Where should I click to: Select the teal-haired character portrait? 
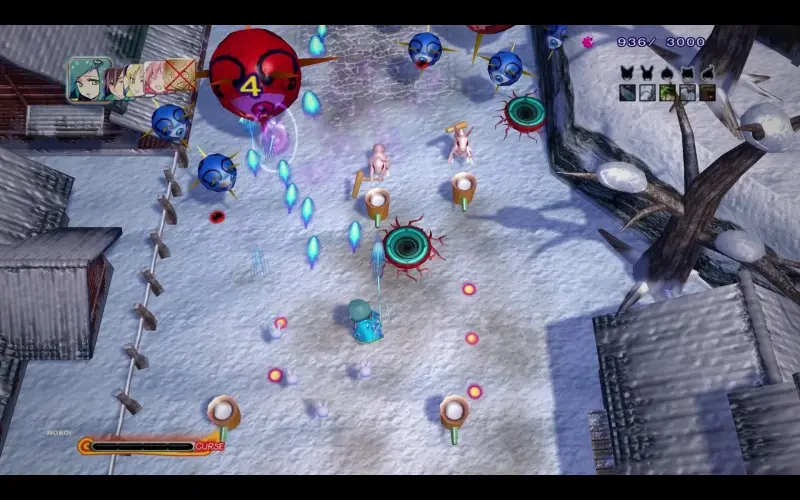click(87, 79)
